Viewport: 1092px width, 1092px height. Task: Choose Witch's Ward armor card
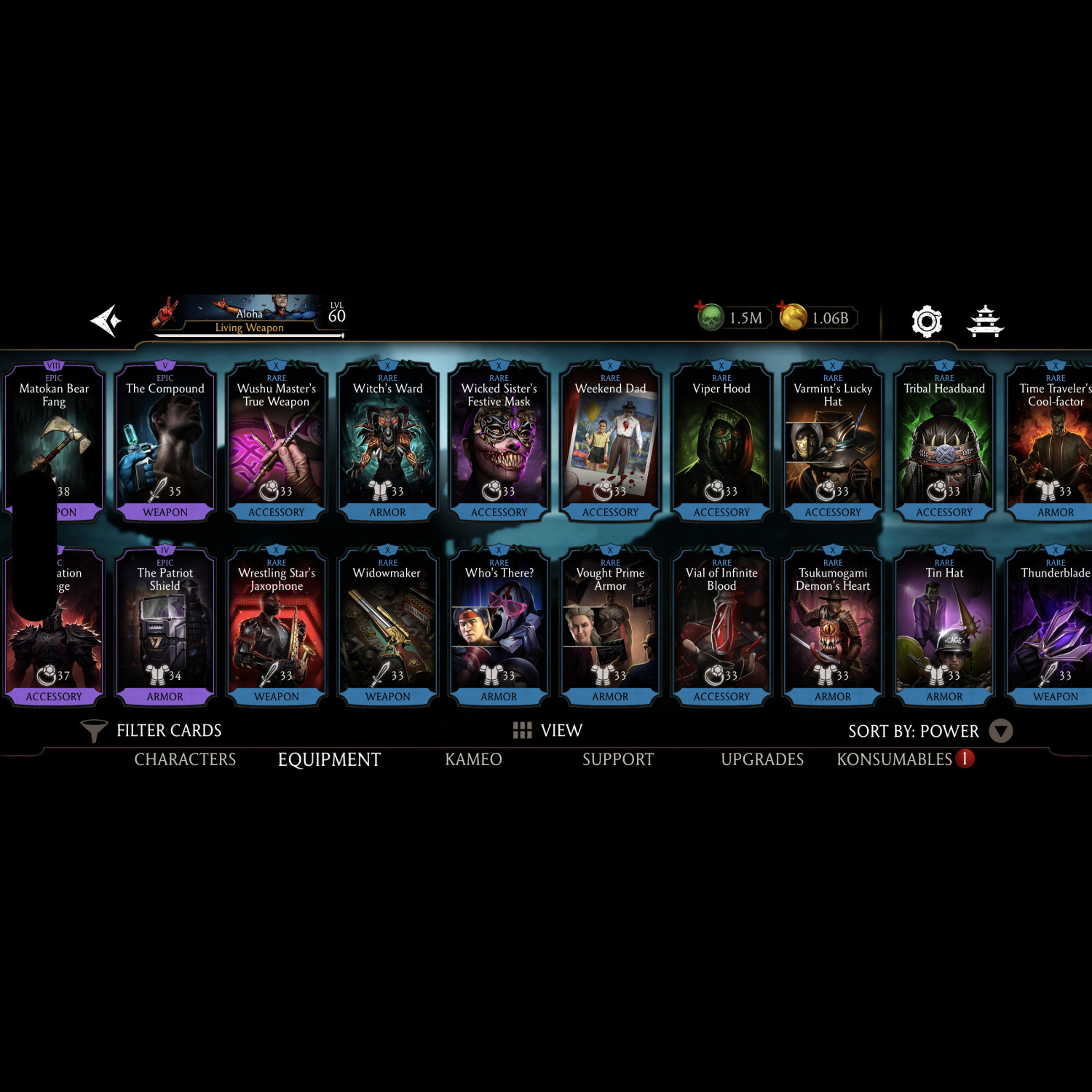388,442
